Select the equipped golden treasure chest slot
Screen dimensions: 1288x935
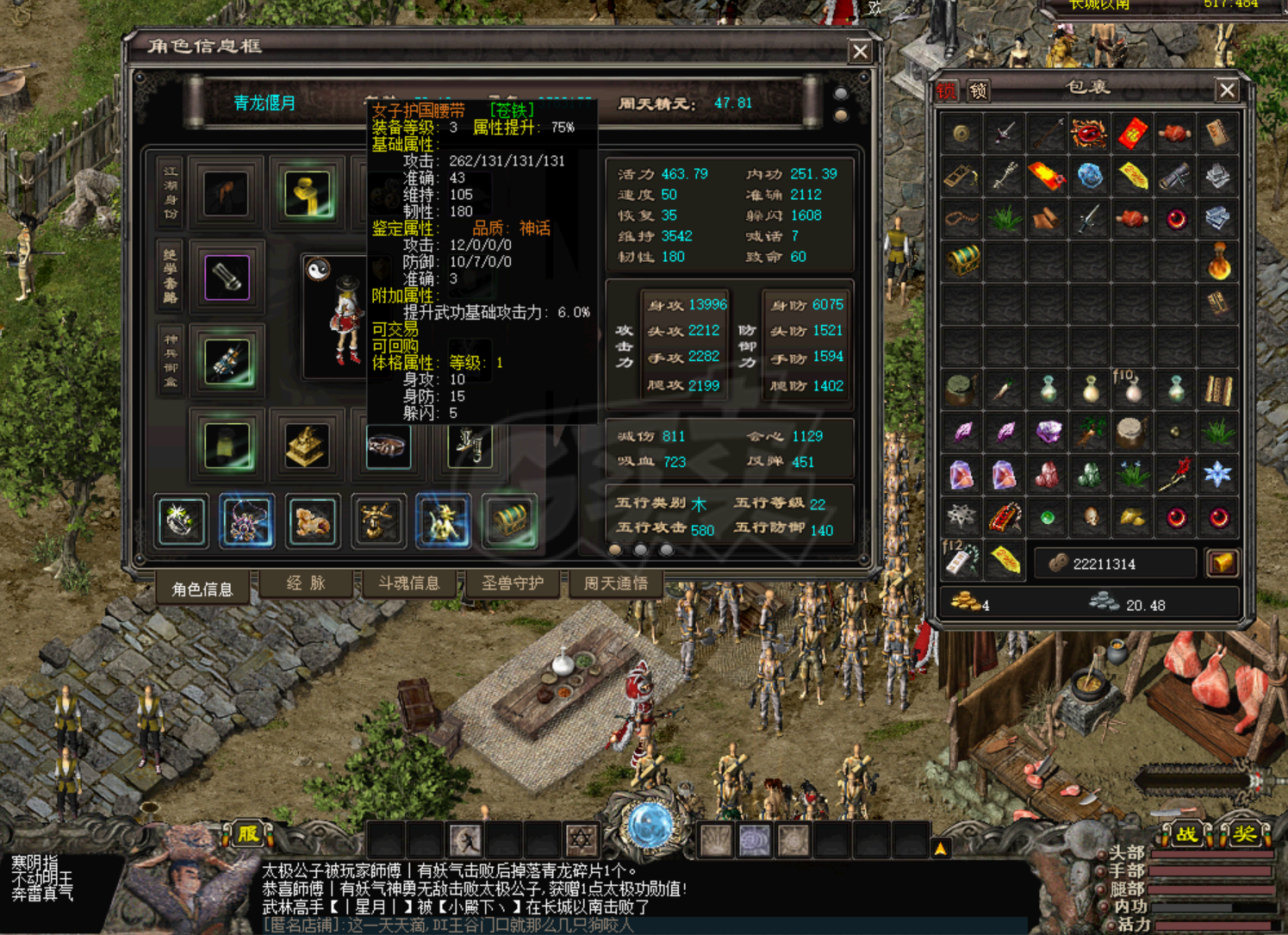509,521
